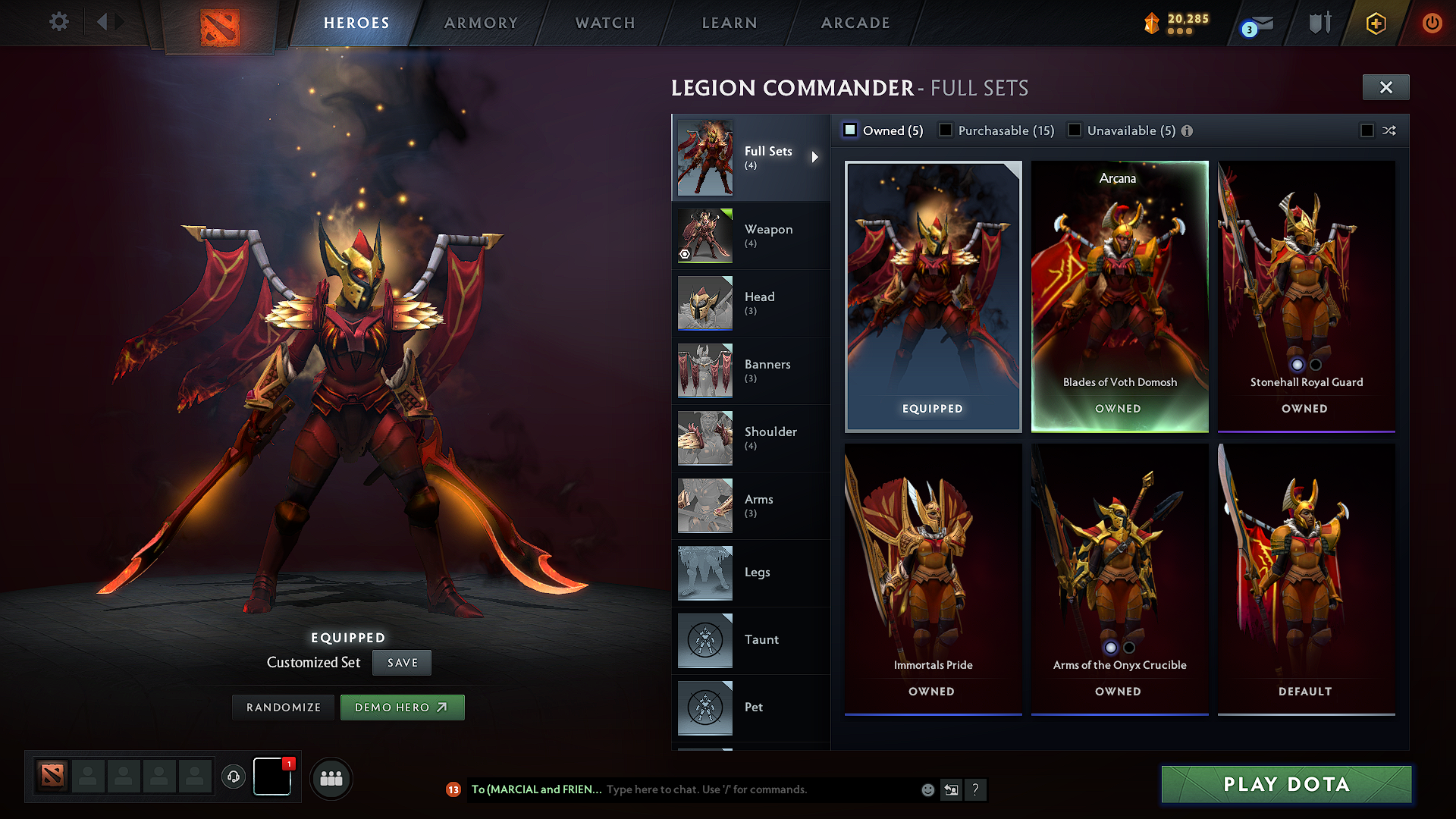Viewport: 1456px width, 819px height.
Task: Click the power/exit icon
Action: coord(1432,23)
